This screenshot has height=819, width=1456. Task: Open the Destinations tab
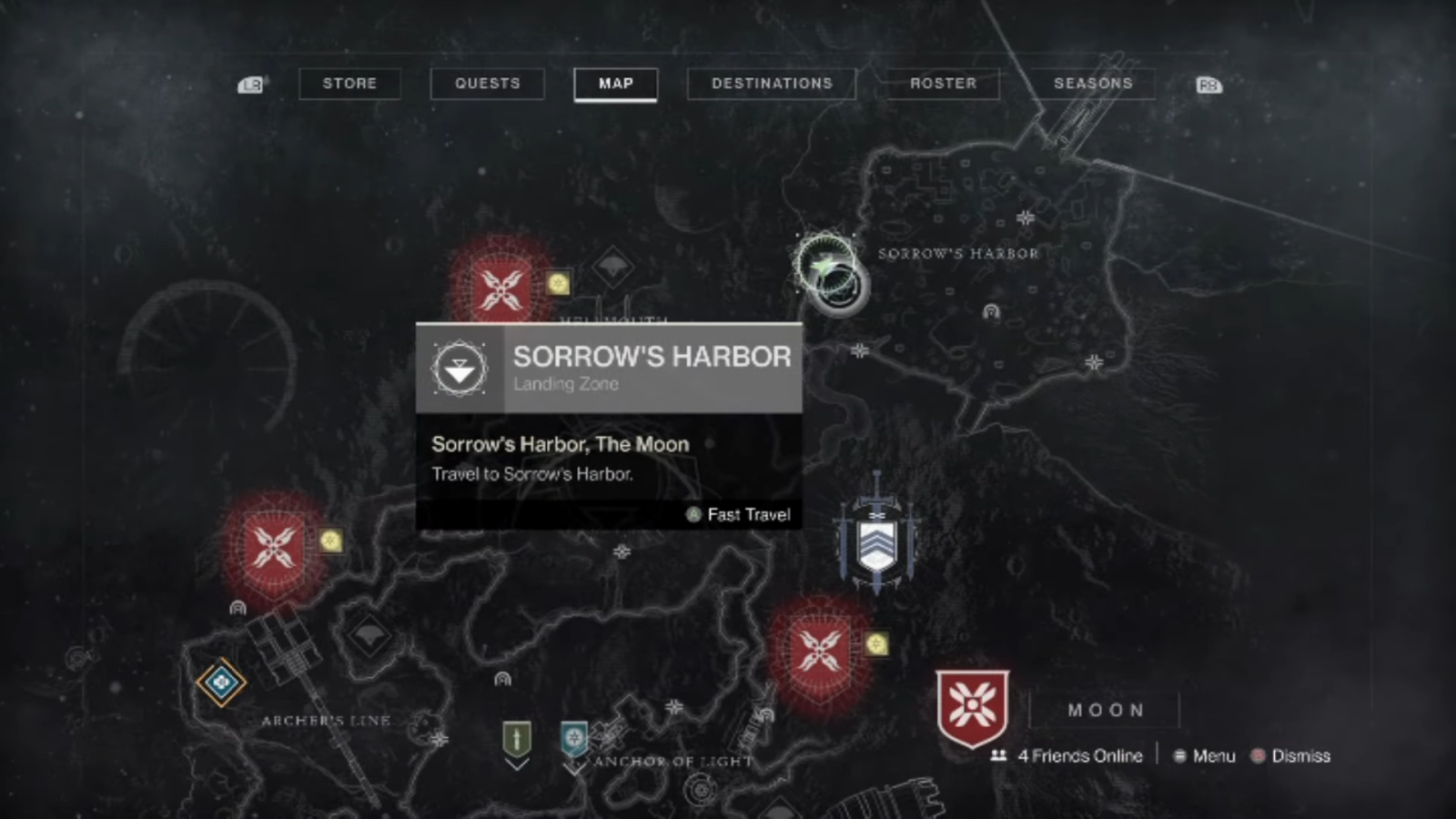pos(772,84)
